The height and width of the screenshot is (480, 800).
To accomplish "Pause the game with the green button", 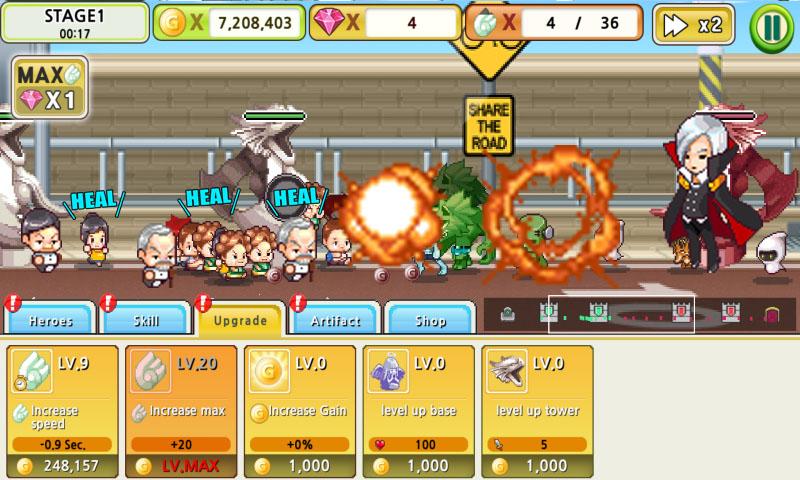I will click(771, 25).
